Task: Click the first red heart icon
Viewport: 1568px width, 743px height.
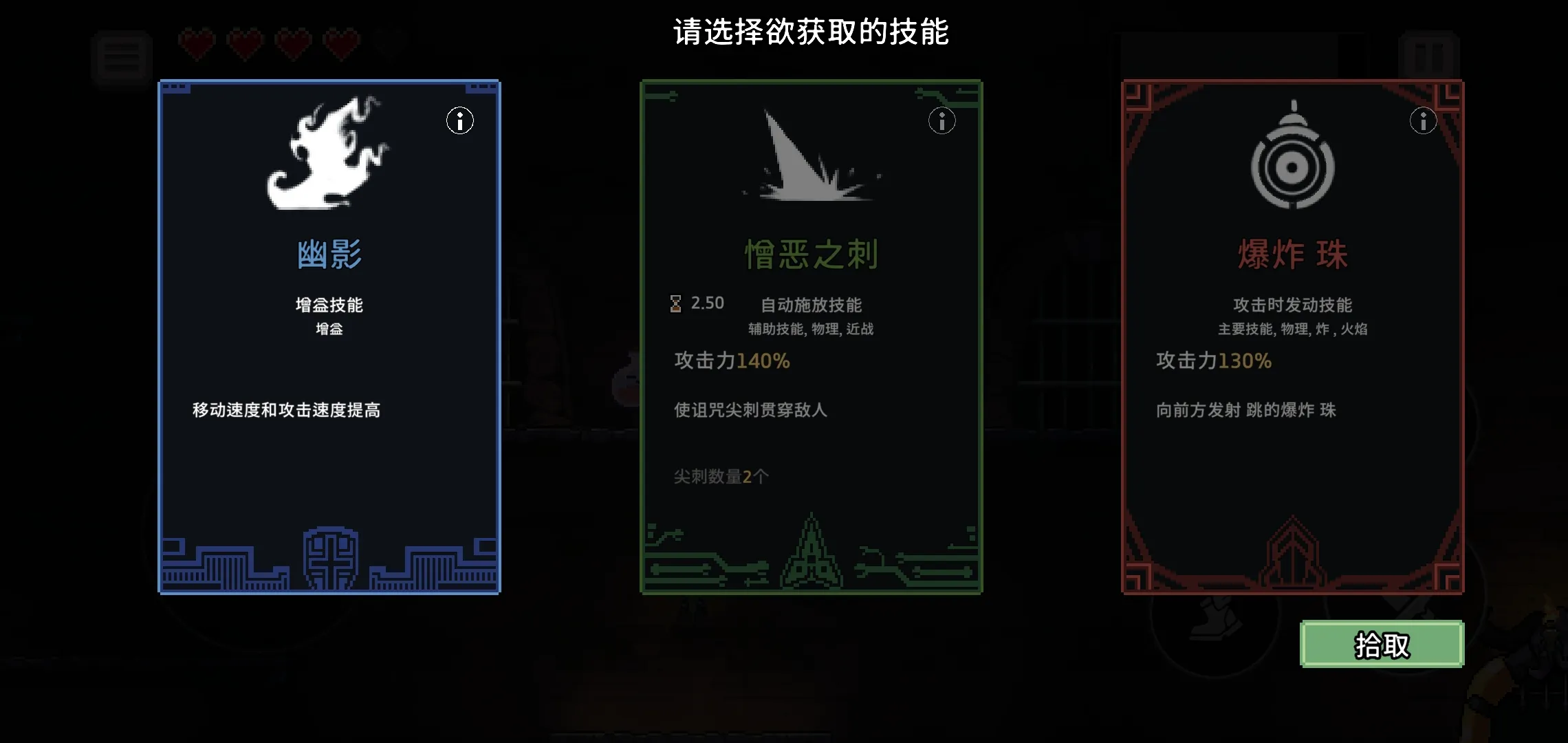Action: point(197,43)
